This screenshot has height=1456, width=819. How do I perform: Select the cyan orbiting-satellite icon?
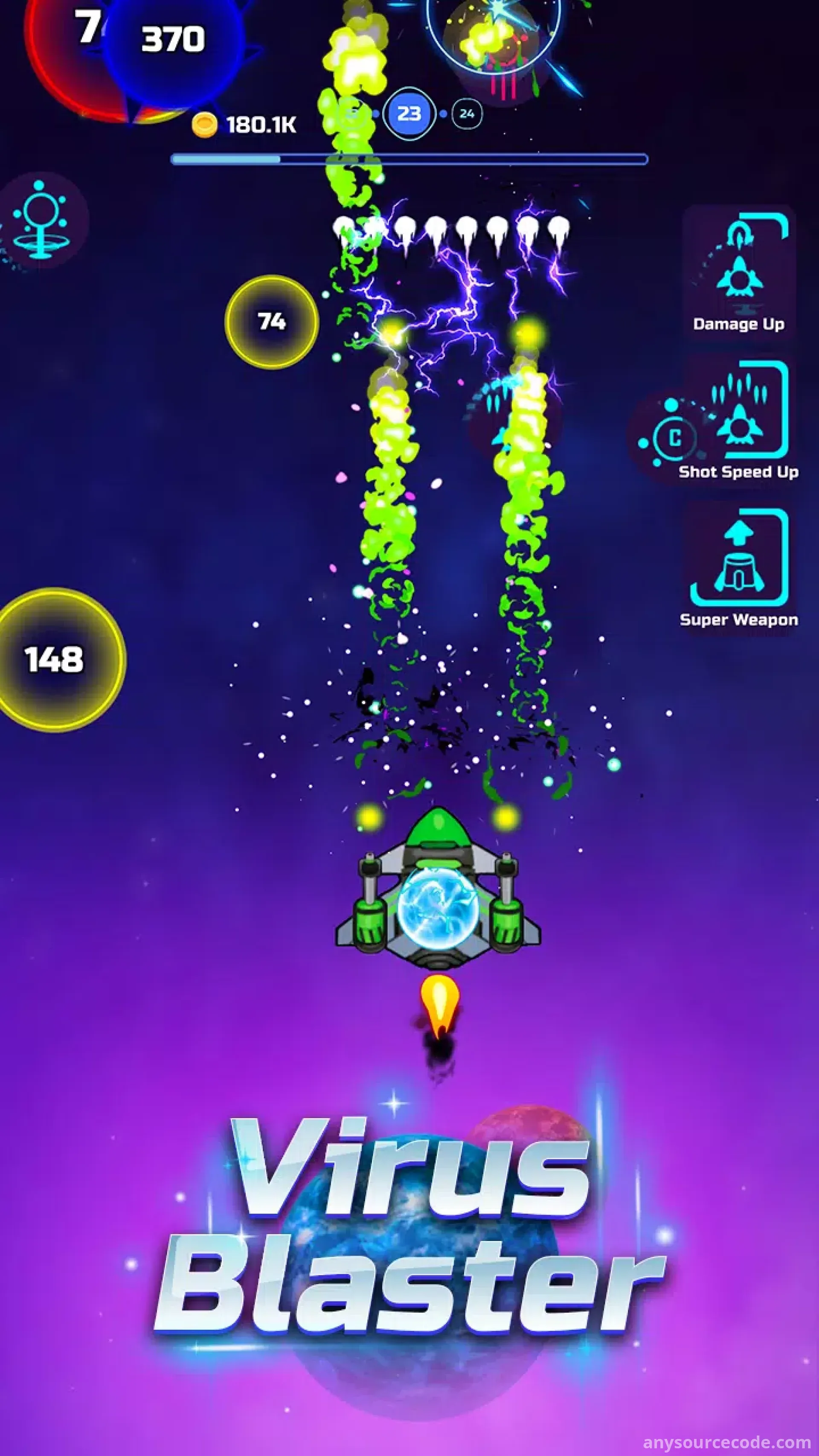pyautogui.click(x=41, y=221)
